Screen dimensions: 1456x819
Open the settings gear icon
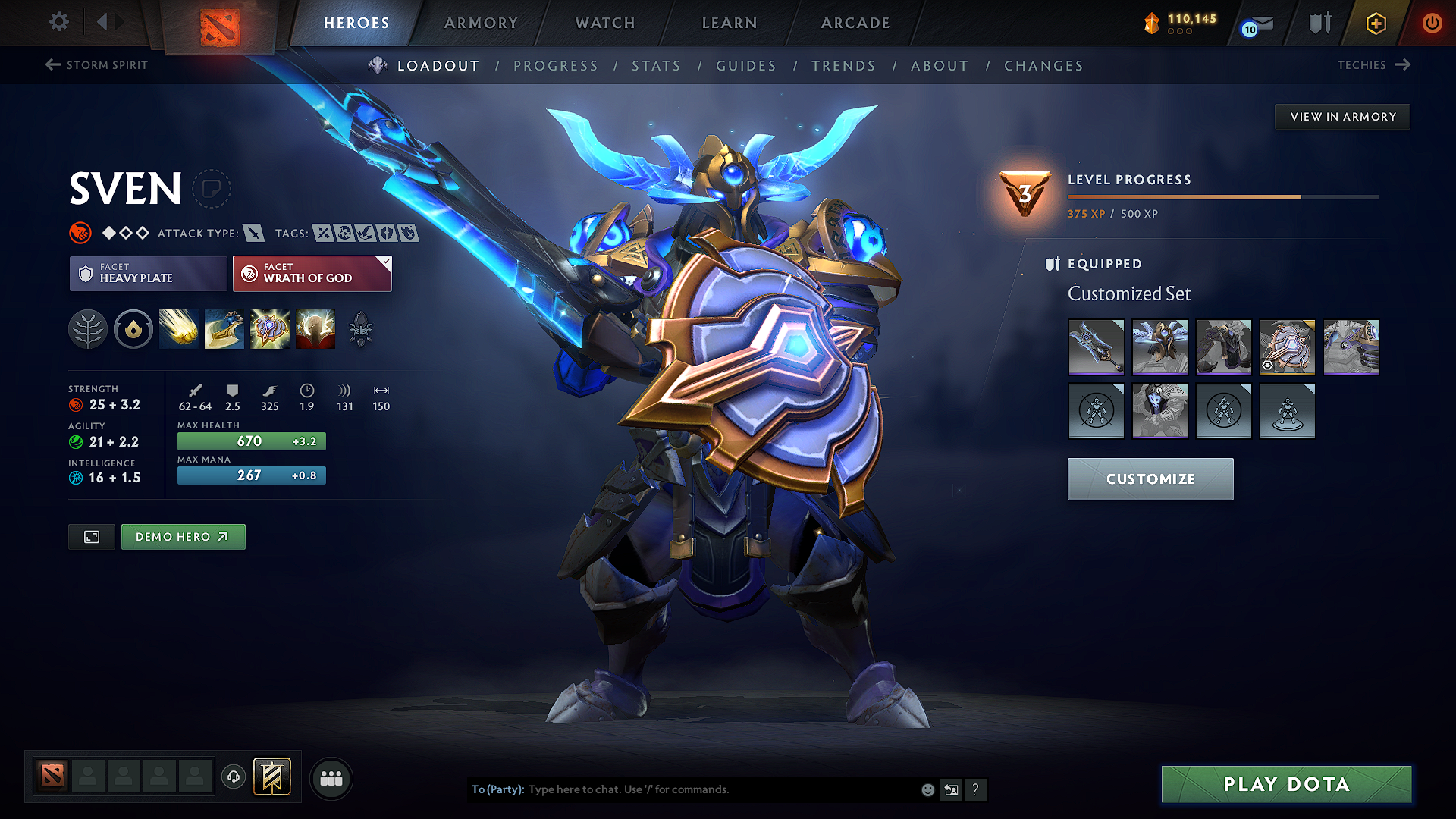click(x=58, y=22)
